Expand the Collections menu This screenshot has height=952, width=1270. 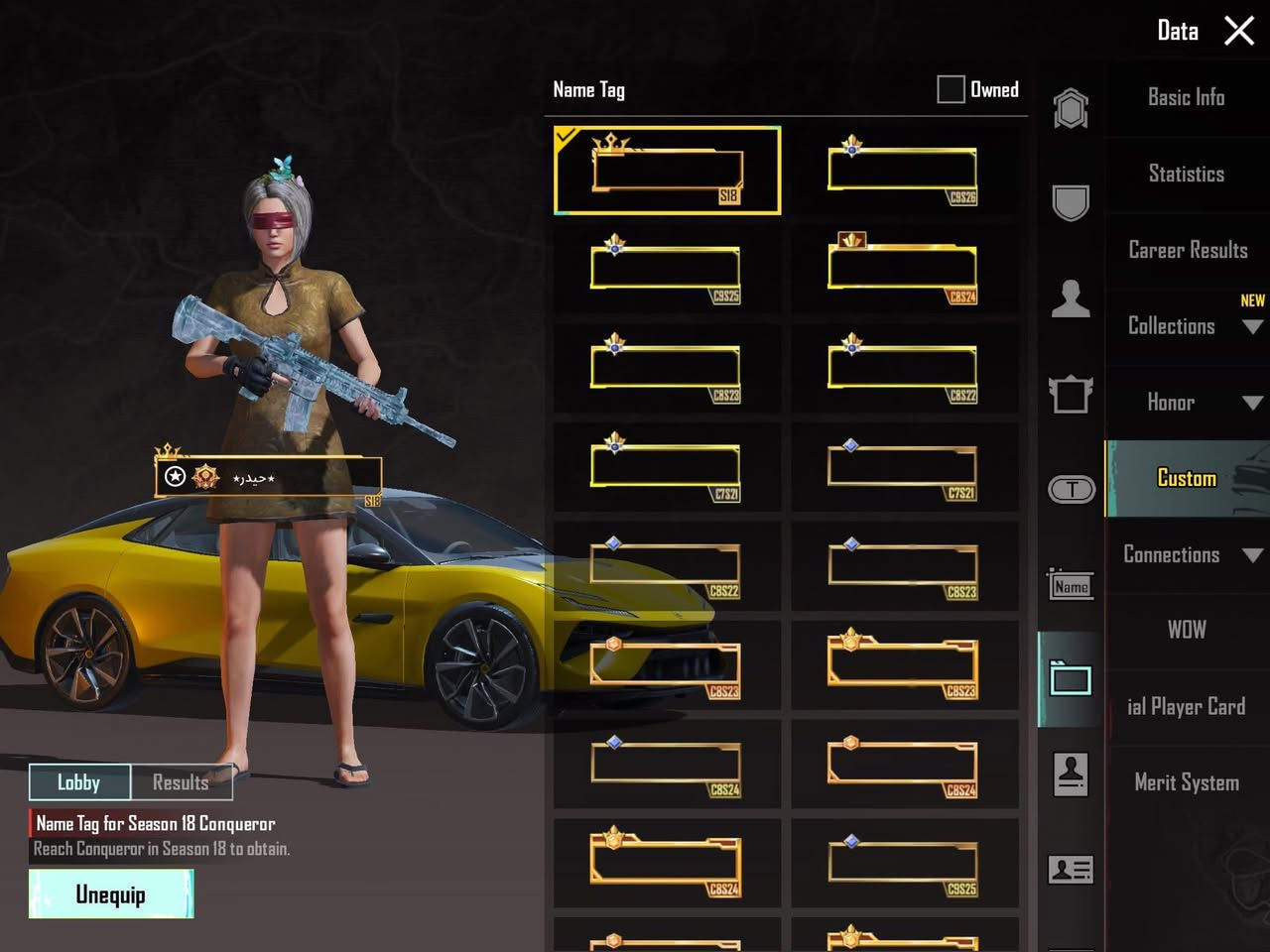(x=1187, y=326)
